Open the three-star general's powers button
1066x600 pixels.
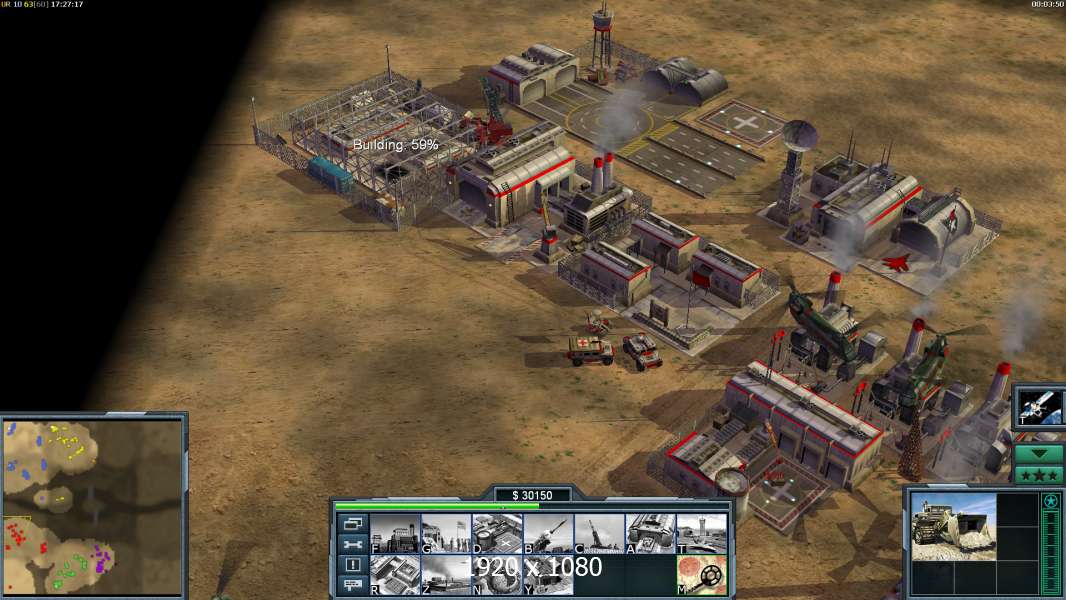pyautogui.click(x=1039, y=474)
